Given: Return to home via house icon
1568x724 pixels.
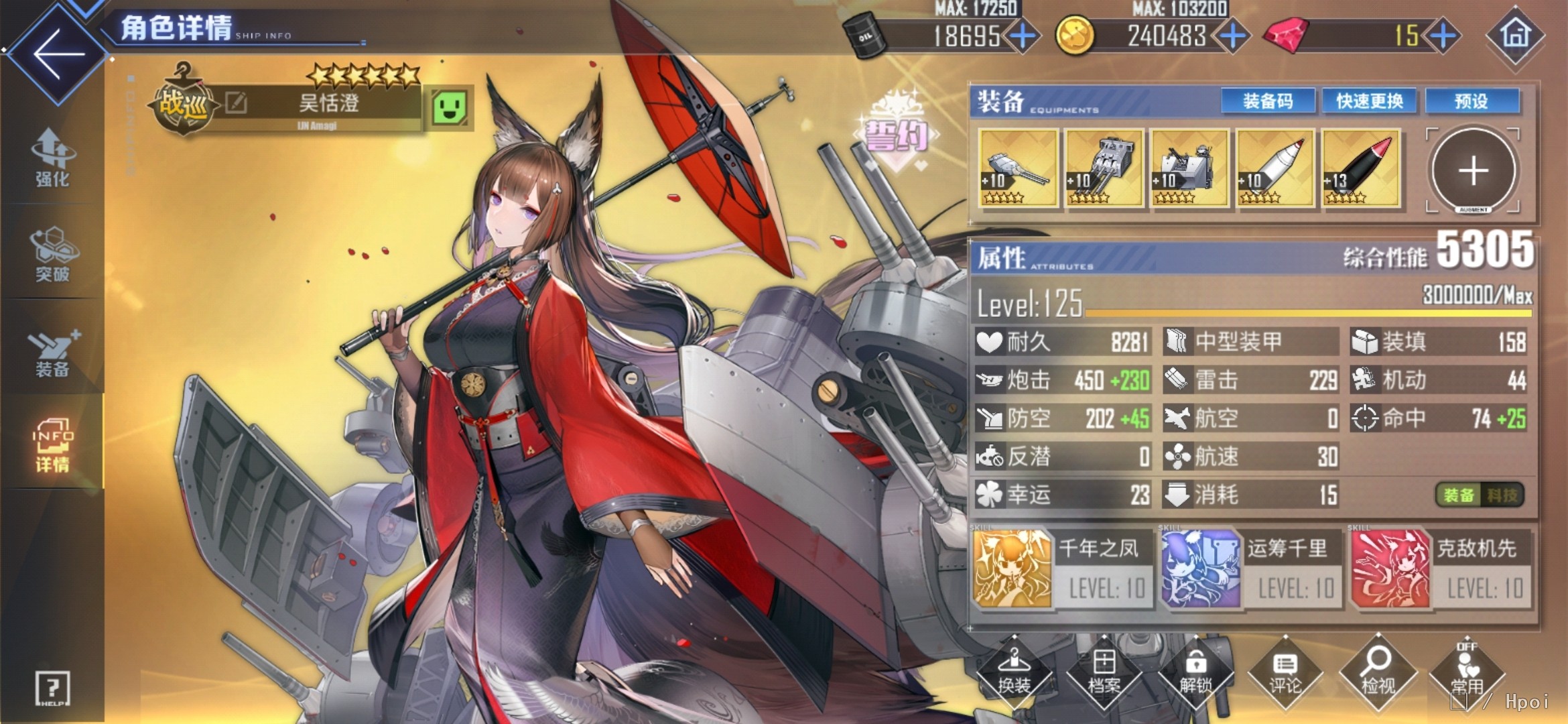Looking at the screenshot, I should click(1515, 35).
